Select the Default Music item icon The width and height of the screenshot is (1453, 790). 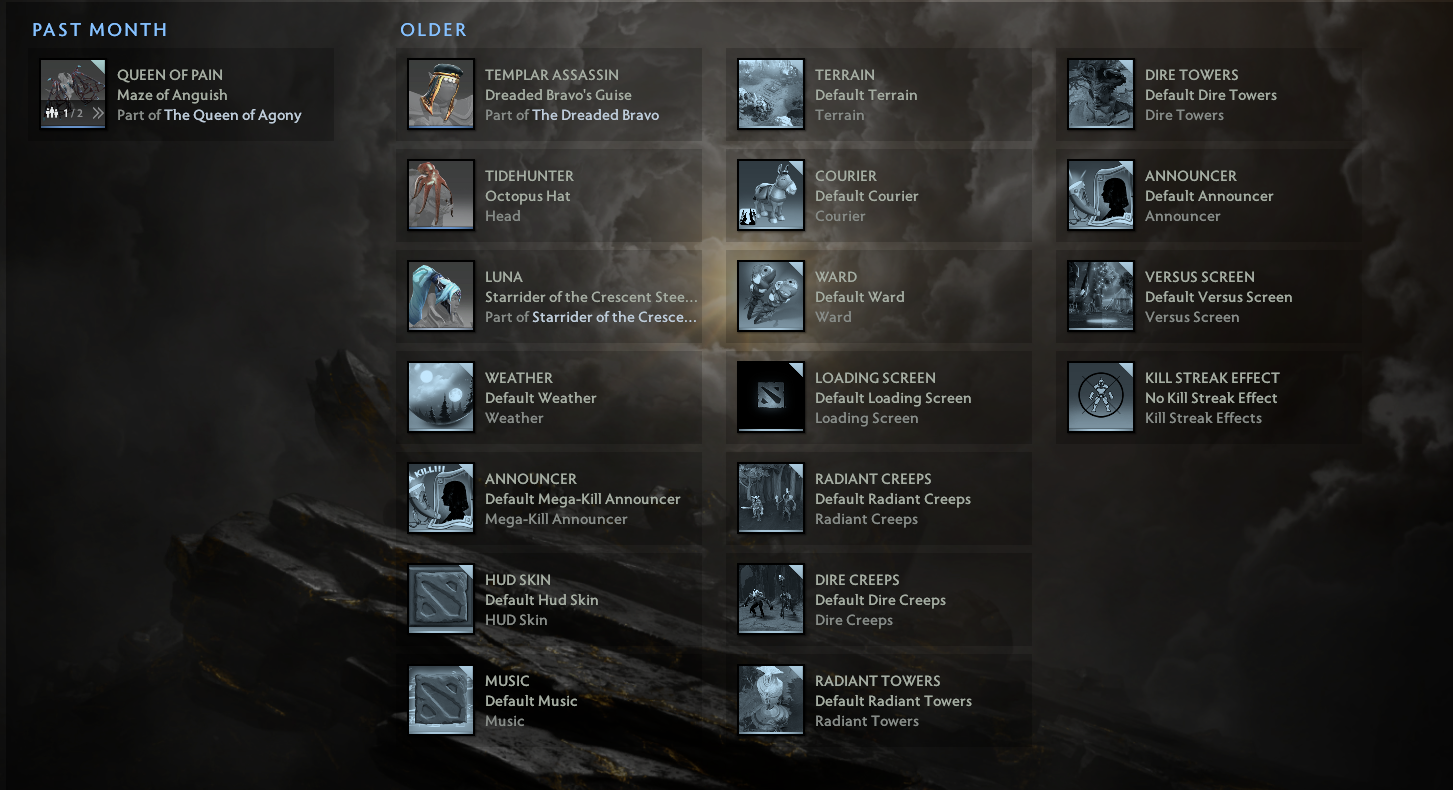[440, 700]
